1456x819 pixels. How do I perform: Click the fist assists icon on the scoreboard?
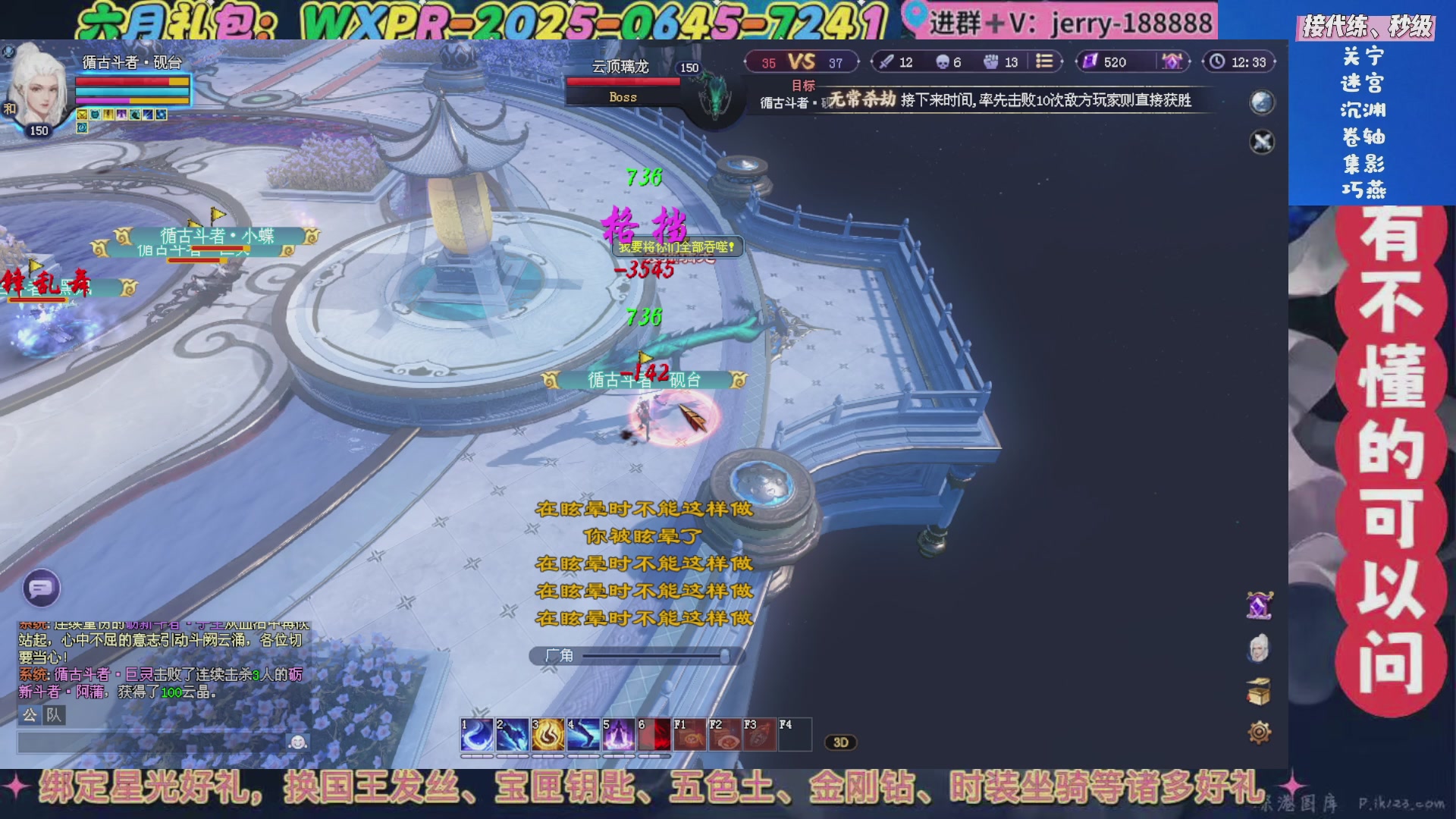point(992,63)
